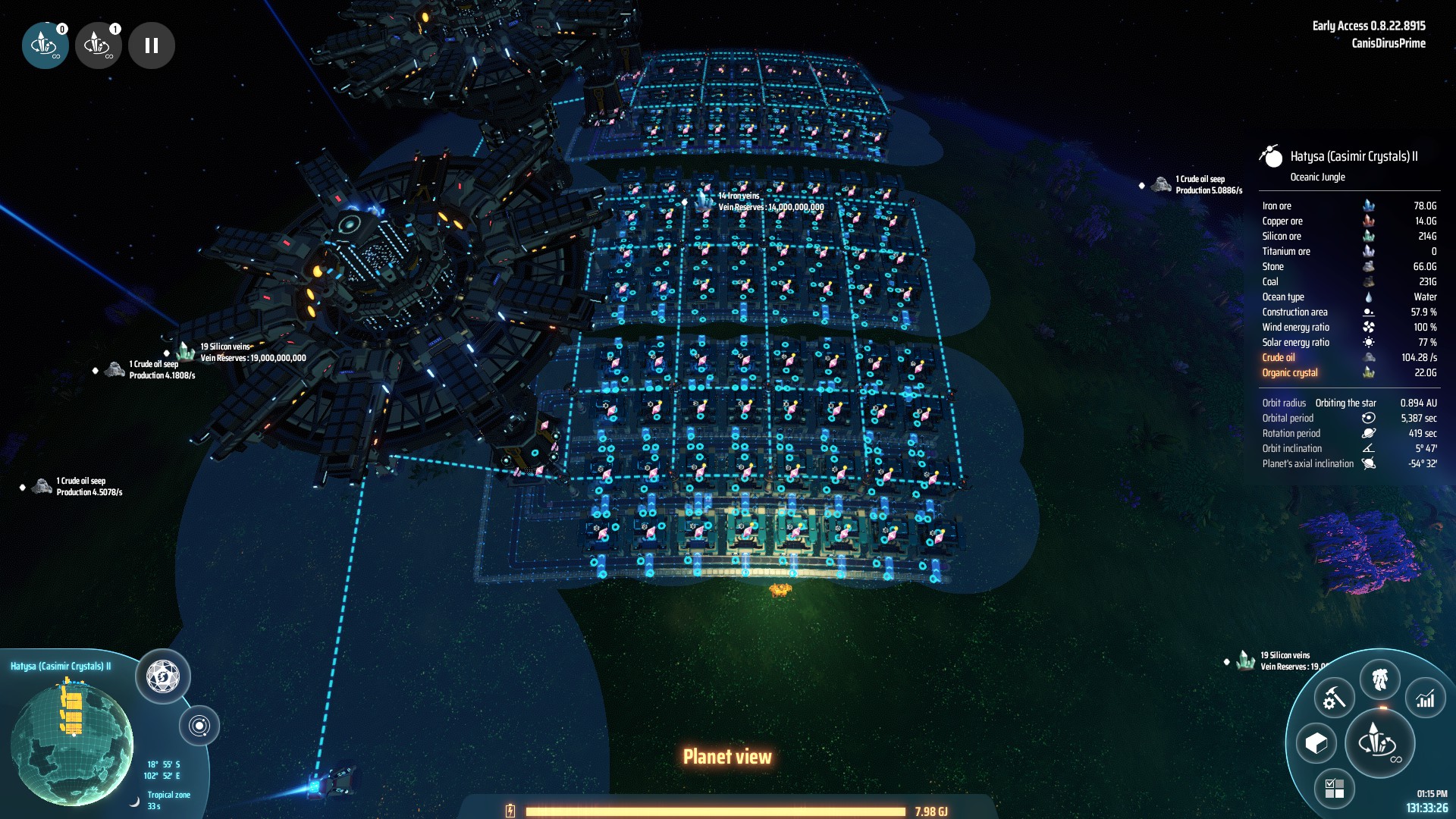Image resolution: width=1456 pixels, height=819 pixels.
Task: Open the checklist grid panel button
Action: click(1334, 788)
